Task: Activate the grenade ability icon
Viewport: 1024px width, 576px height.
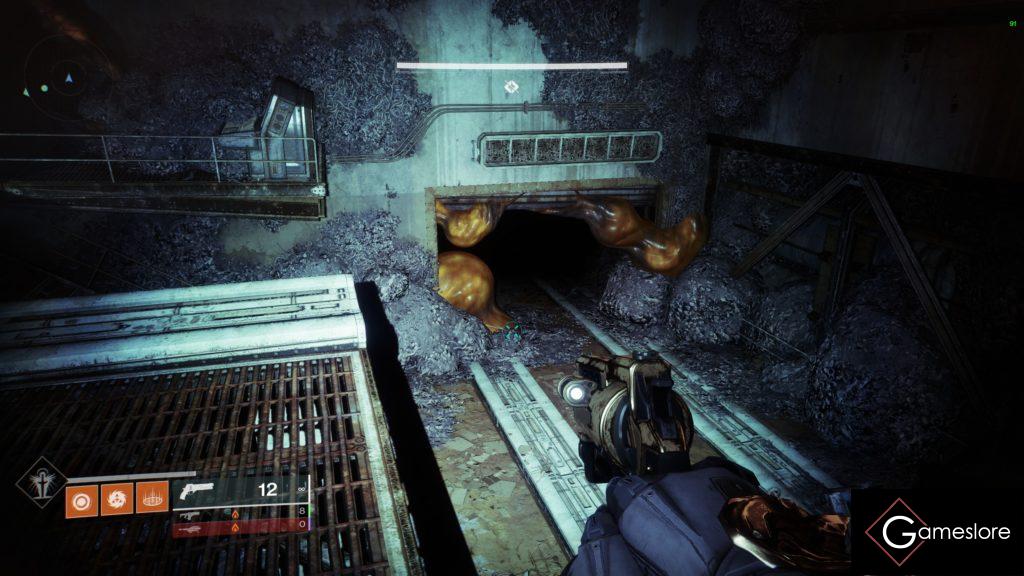Action: 82,497
